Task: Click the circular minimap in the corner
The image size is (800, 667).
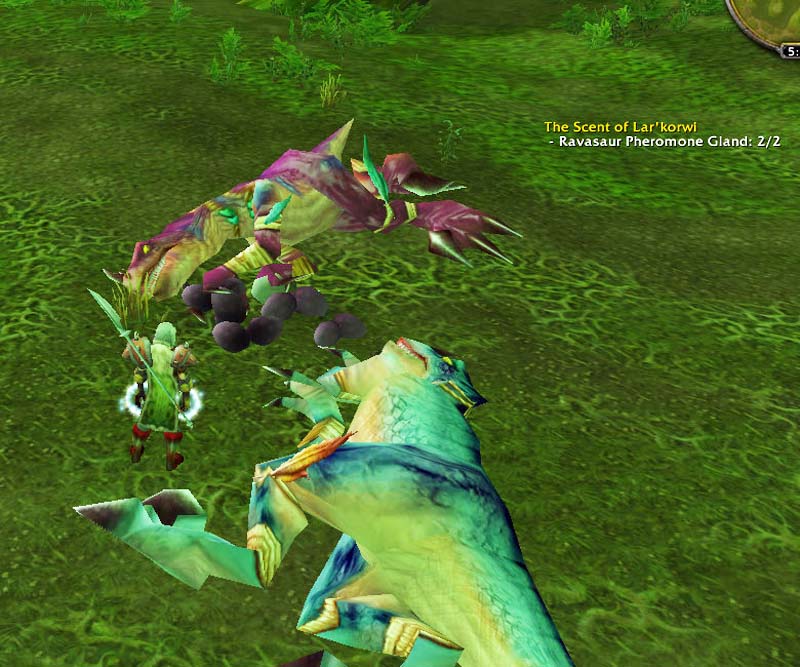Action: tap(774, 16)
